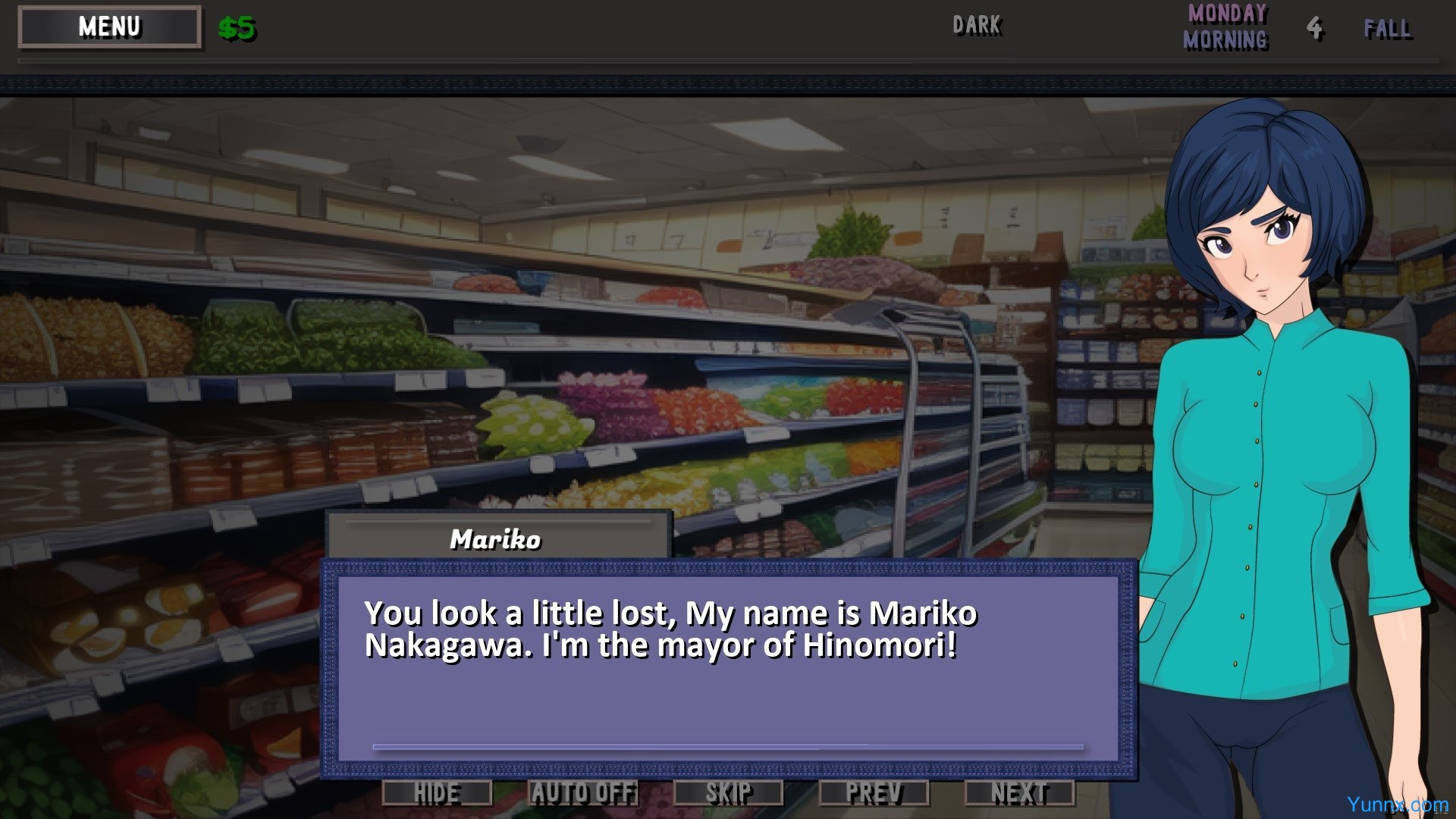This screenshot has width=1456, height=819.
Task: Hide the dialogue box with HIDE
Action: tap(437, 793)
